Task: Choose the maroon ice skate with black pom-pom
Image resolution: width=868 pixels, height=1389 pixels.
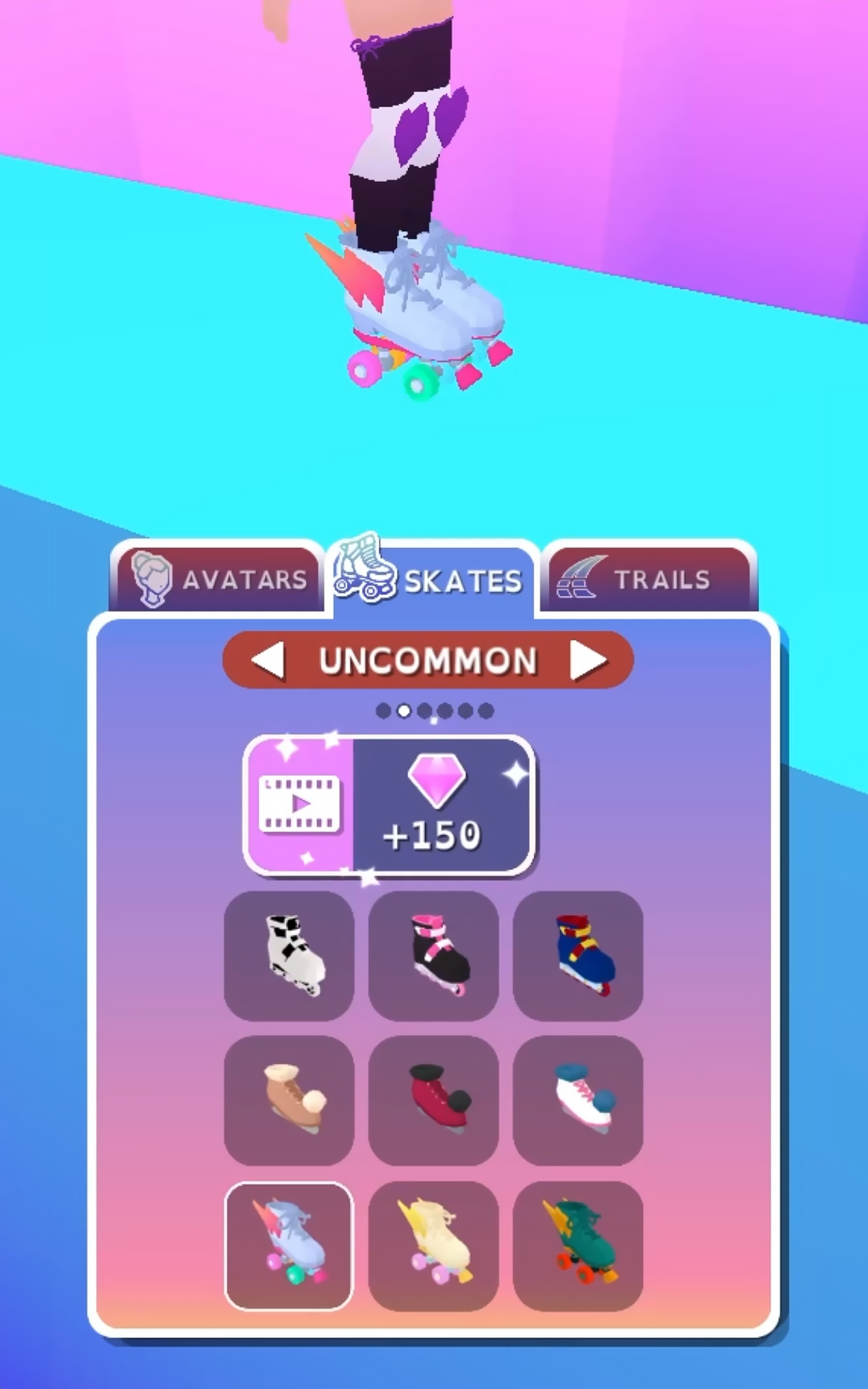Action: click(x=433, y=1100)
